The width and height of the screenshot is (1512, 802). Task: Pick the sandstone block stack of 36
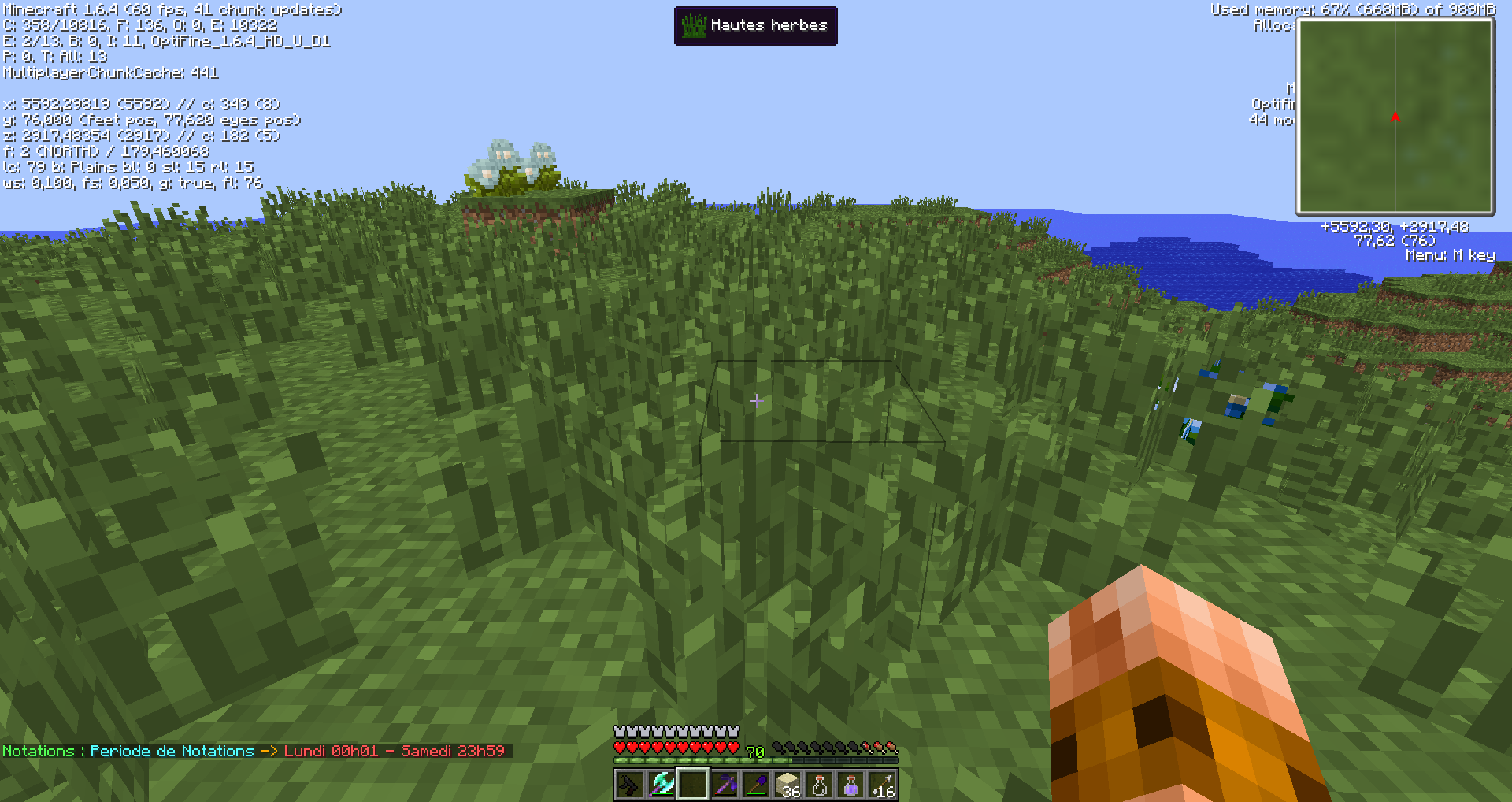click(787, 785)
